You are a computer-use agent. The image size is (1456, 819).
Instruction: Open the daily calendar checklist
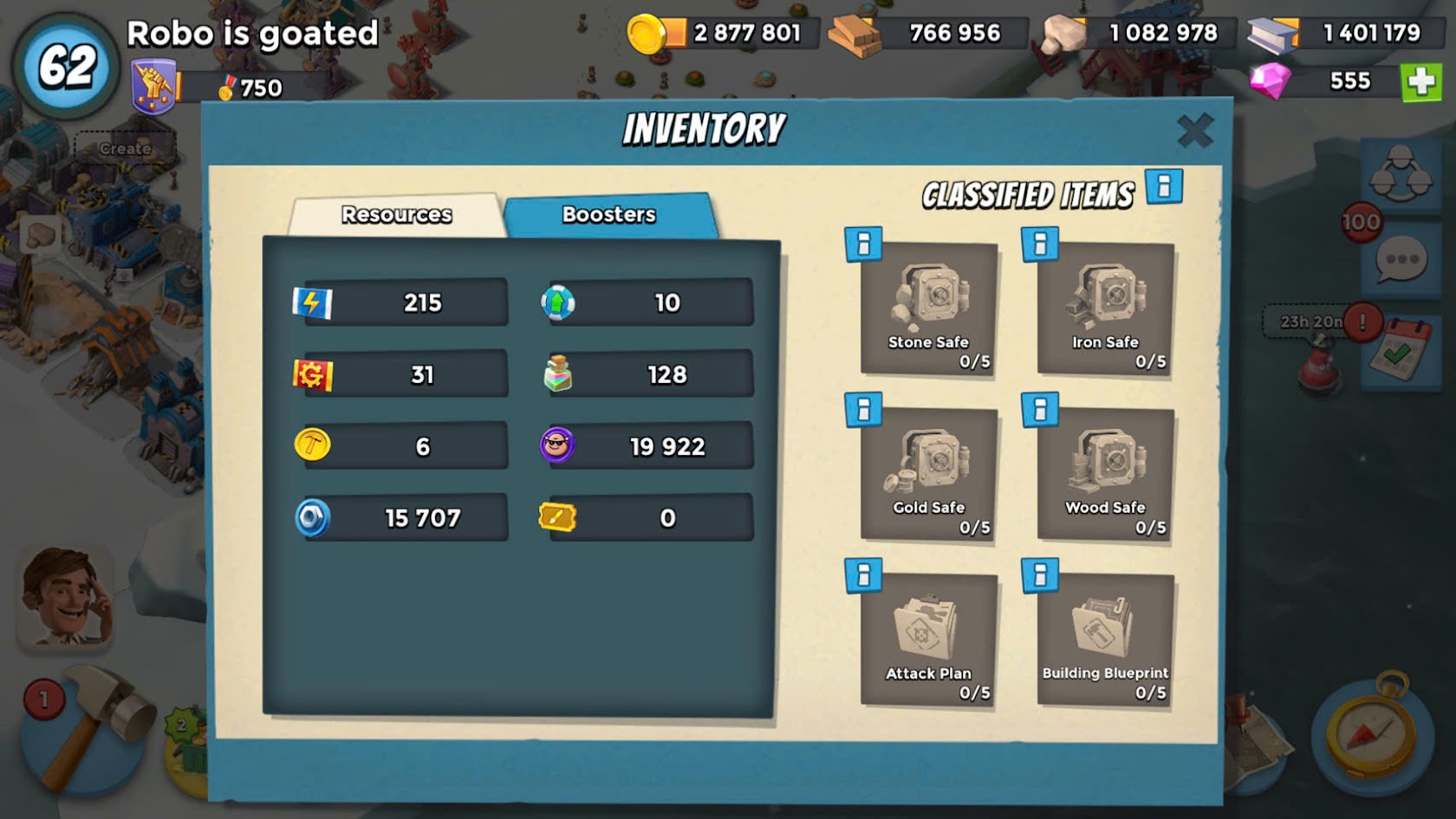(x=1400, y=351)
